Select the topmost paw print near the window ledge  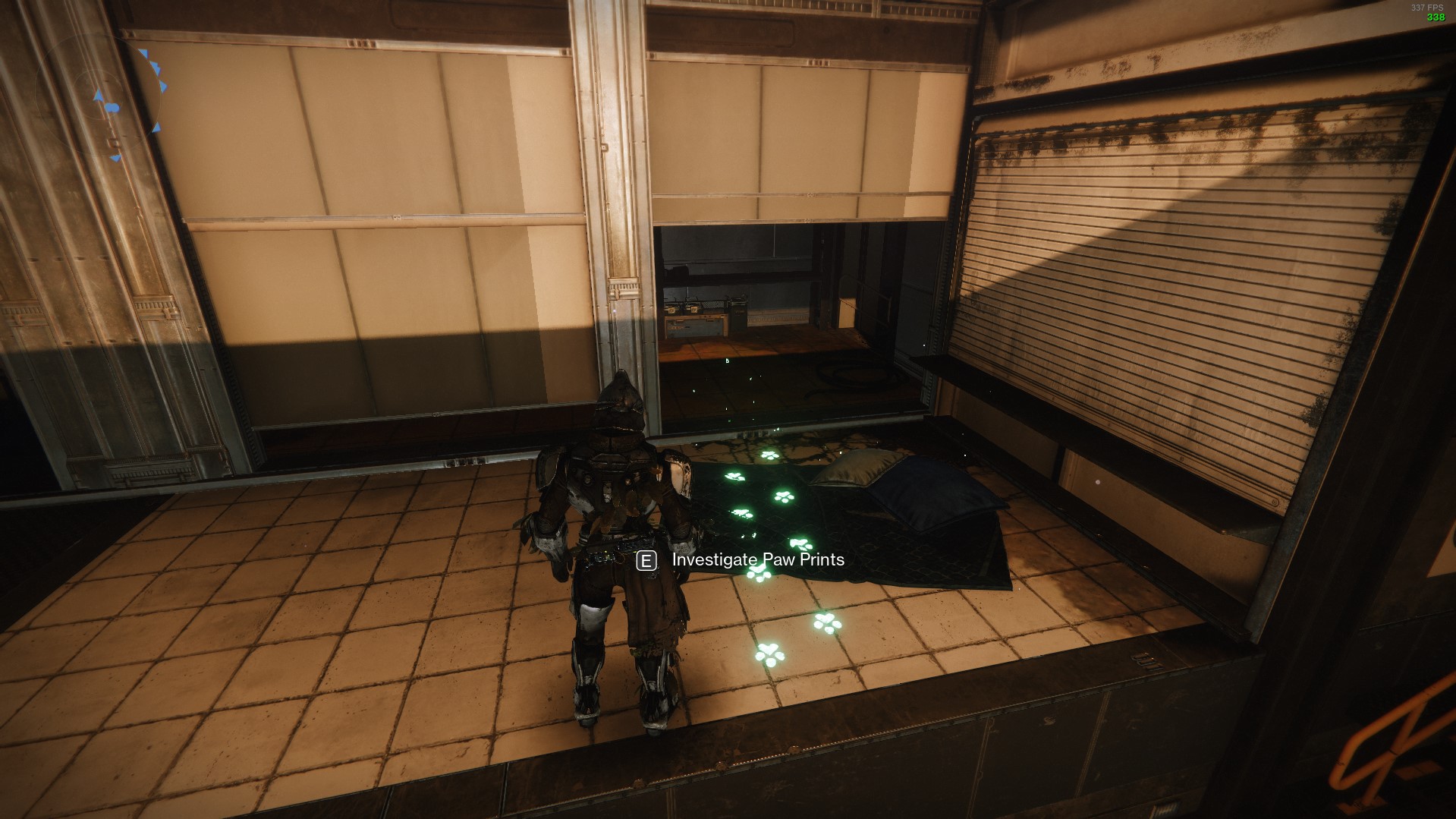coord(770,455)
